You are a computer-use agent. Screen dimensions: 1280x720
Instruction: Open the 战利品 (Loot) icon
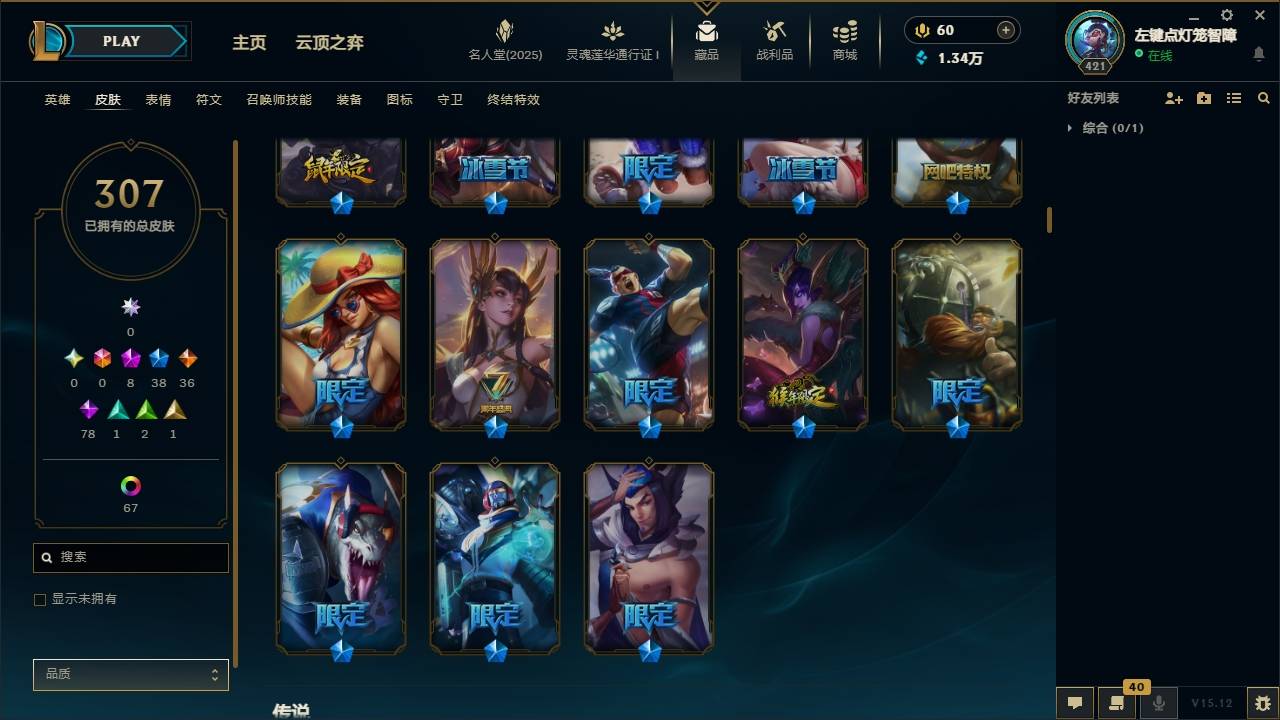point(775,40)
